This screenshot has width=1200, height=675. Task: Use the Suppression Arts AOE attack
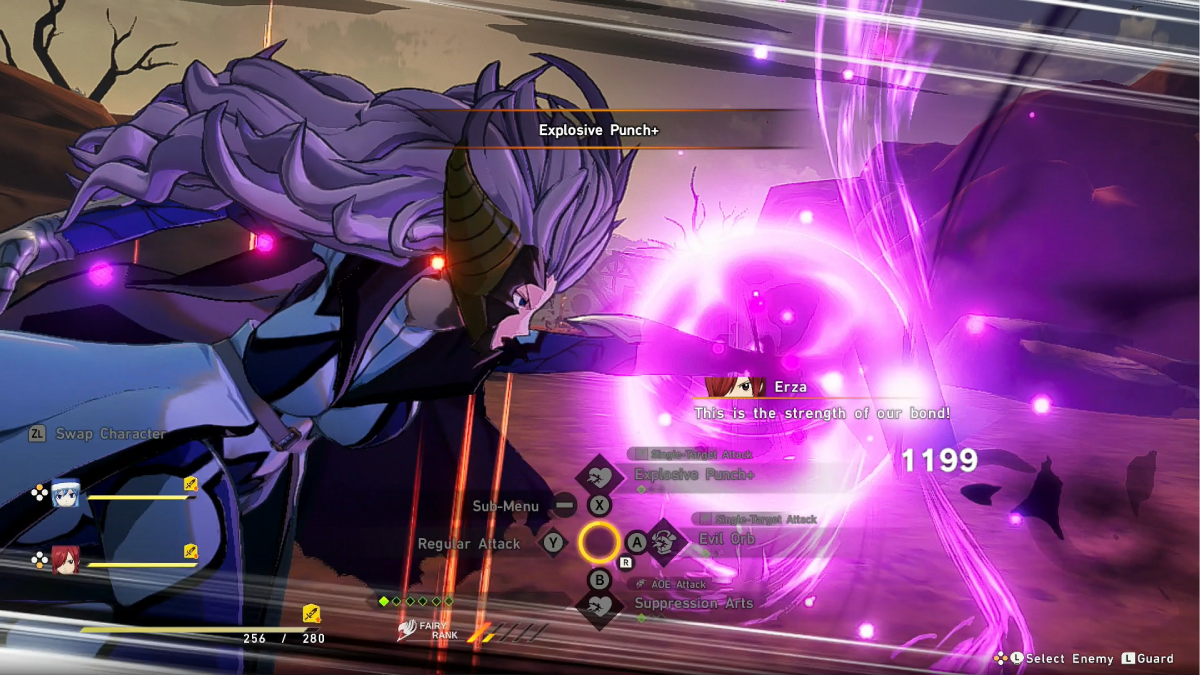tap(693, 603)
